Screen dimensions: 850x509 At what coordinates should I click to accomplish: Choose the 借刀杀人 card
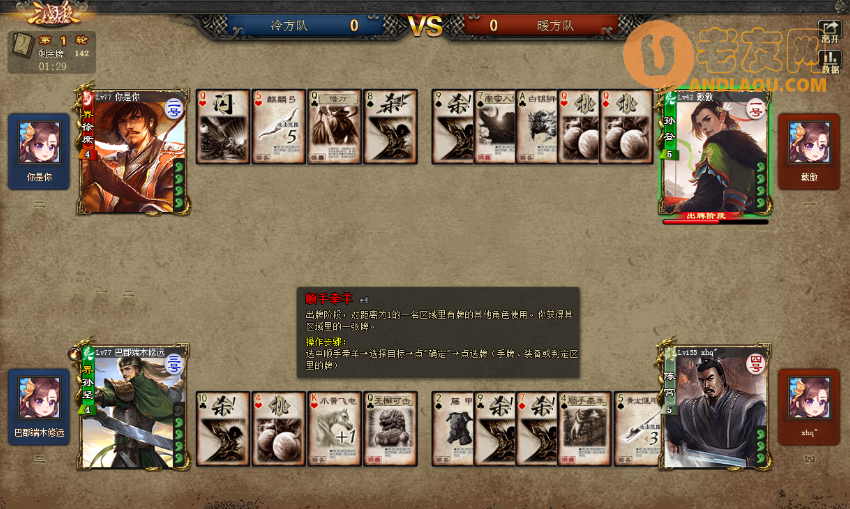click(335, 126)
